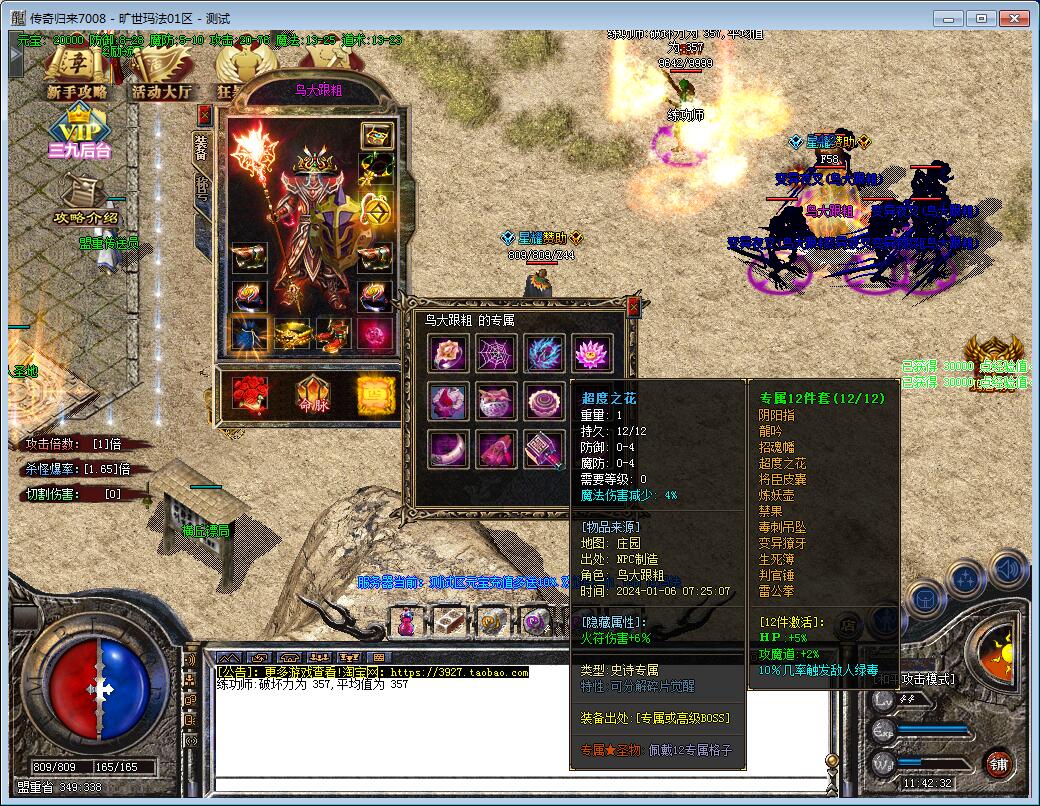Open the treasure chest slot in equipment panel
Viewport: 1040px width, 806px height.
[376, 136]
